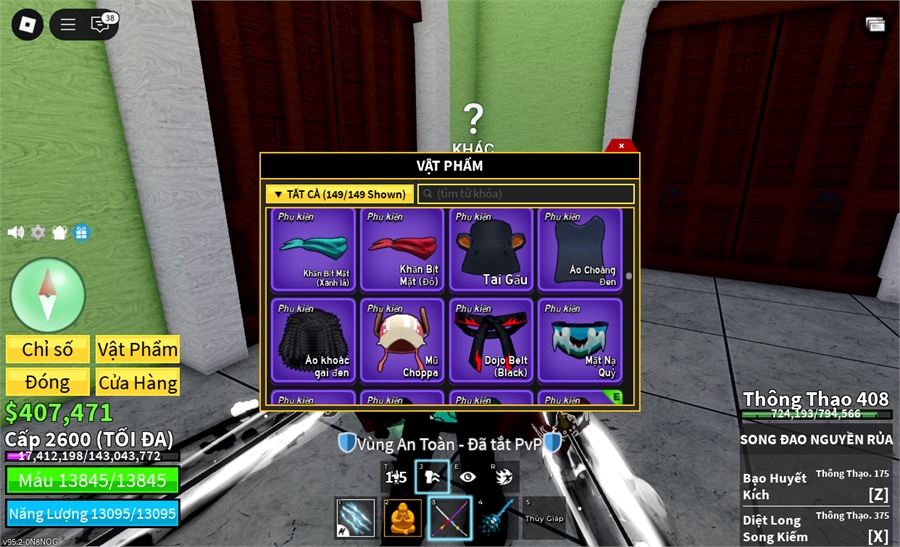Open the TẤT CẢ filter dropdown

tap(339, 194)
